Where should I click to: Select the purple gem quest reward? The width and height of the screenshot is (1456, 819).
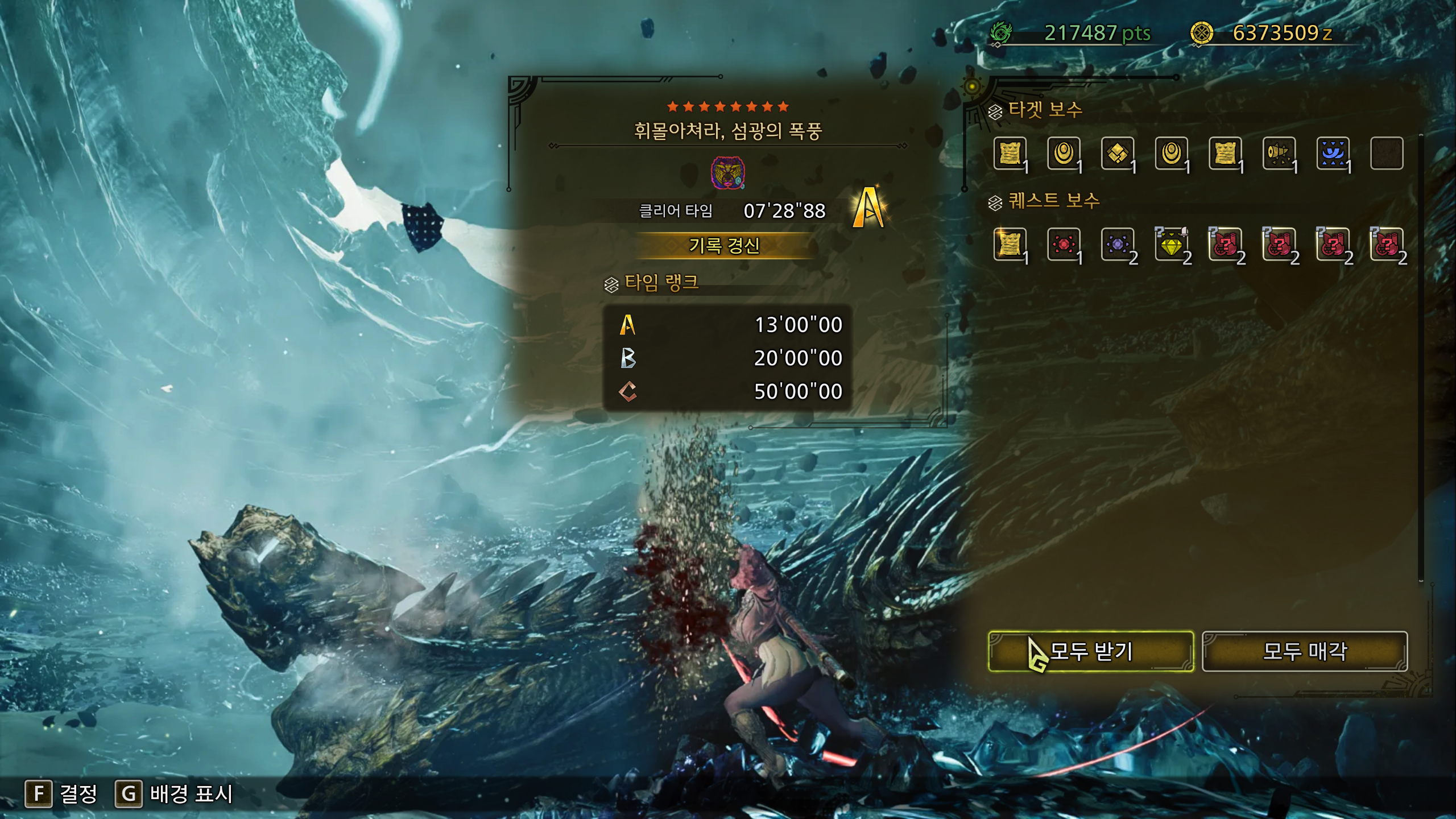(x=1118, y=245)
